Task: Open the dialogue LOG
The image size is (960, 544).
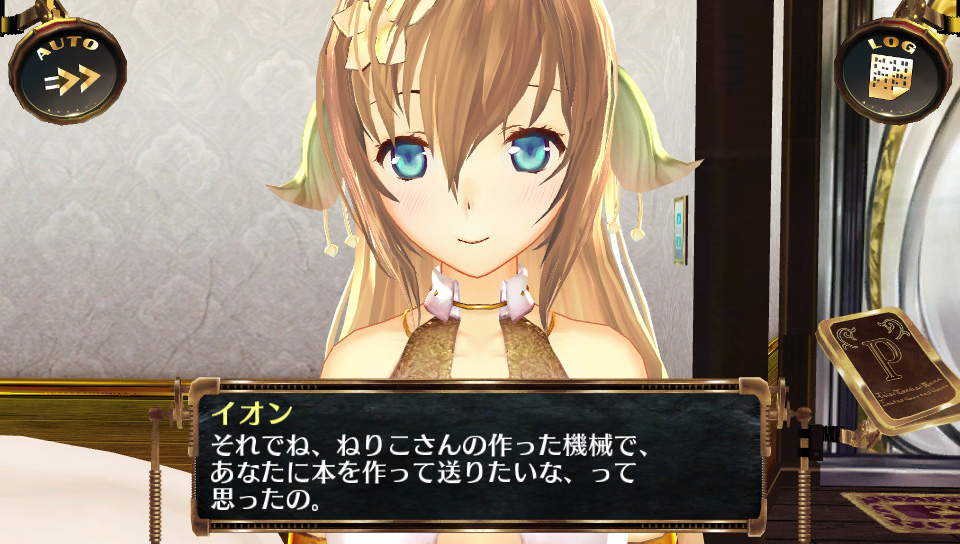Action: point(890,69)
